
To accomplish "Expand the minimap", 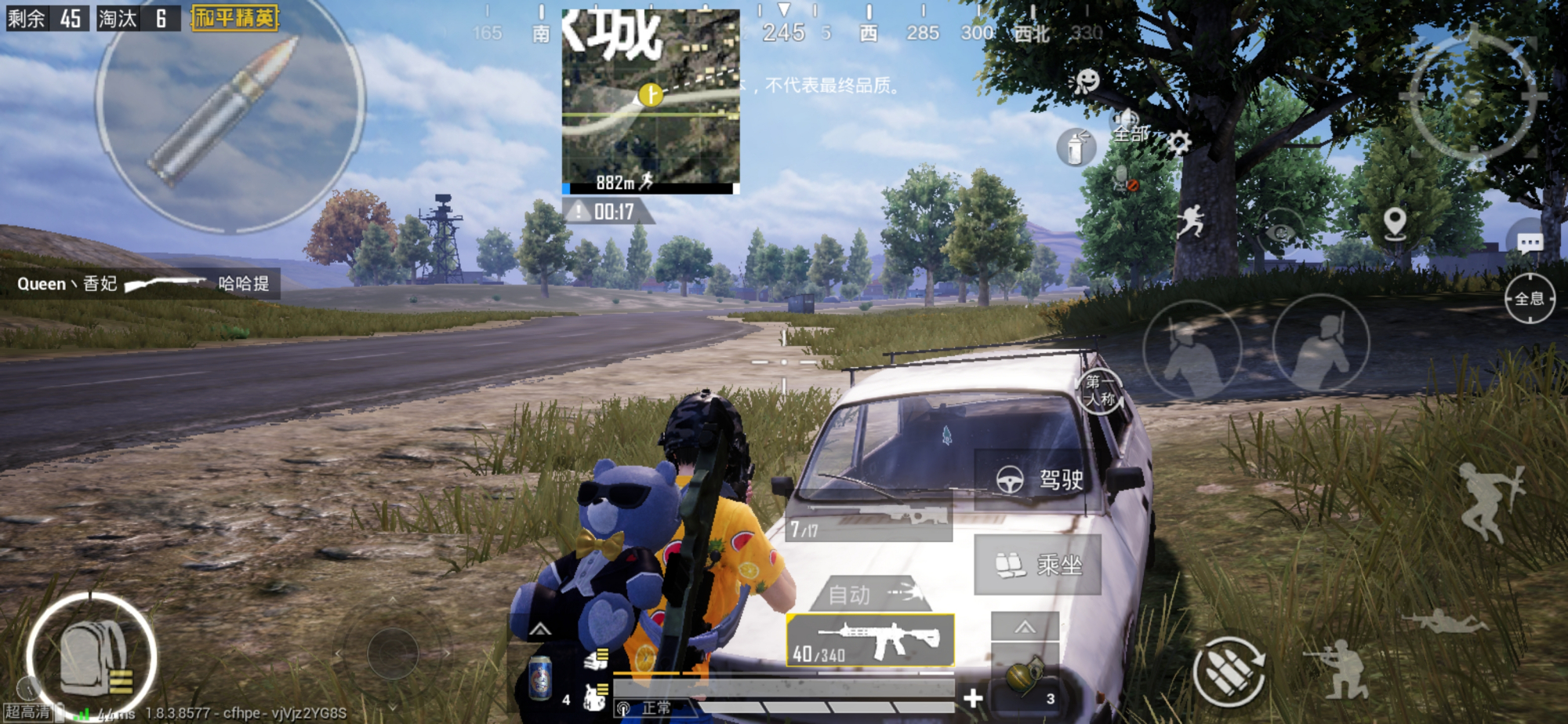I will (x=651, y=100).
